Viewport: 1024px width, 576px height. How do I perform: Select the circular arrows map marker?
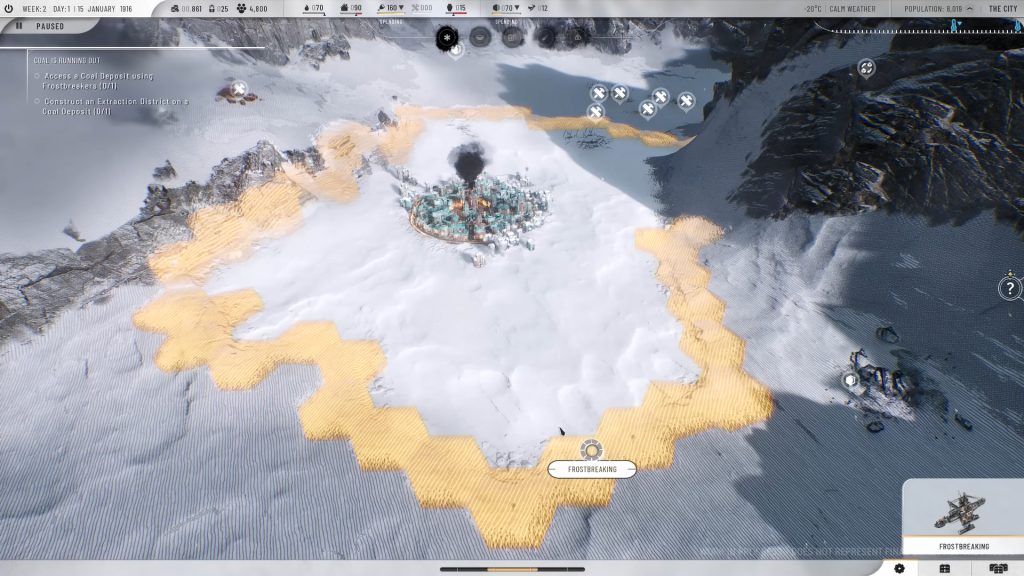coord(866,68)
